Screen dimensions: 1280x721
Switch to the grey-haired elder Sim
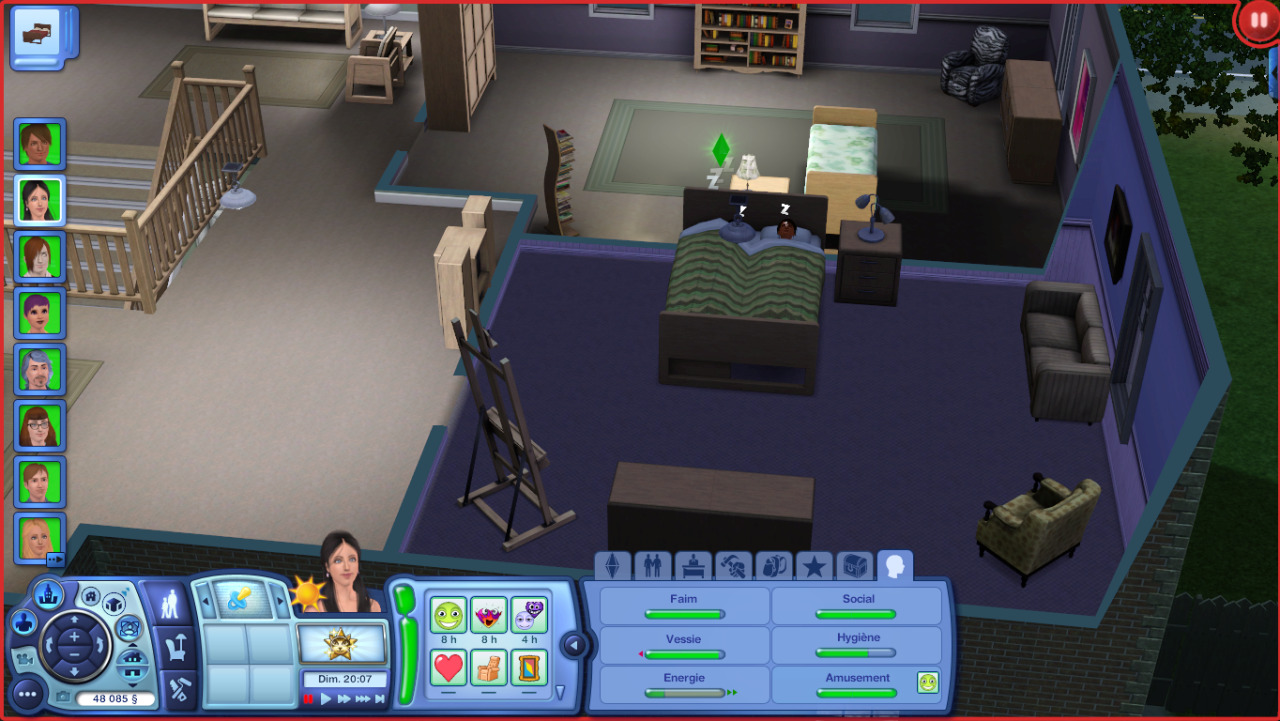tap(40, 369)
